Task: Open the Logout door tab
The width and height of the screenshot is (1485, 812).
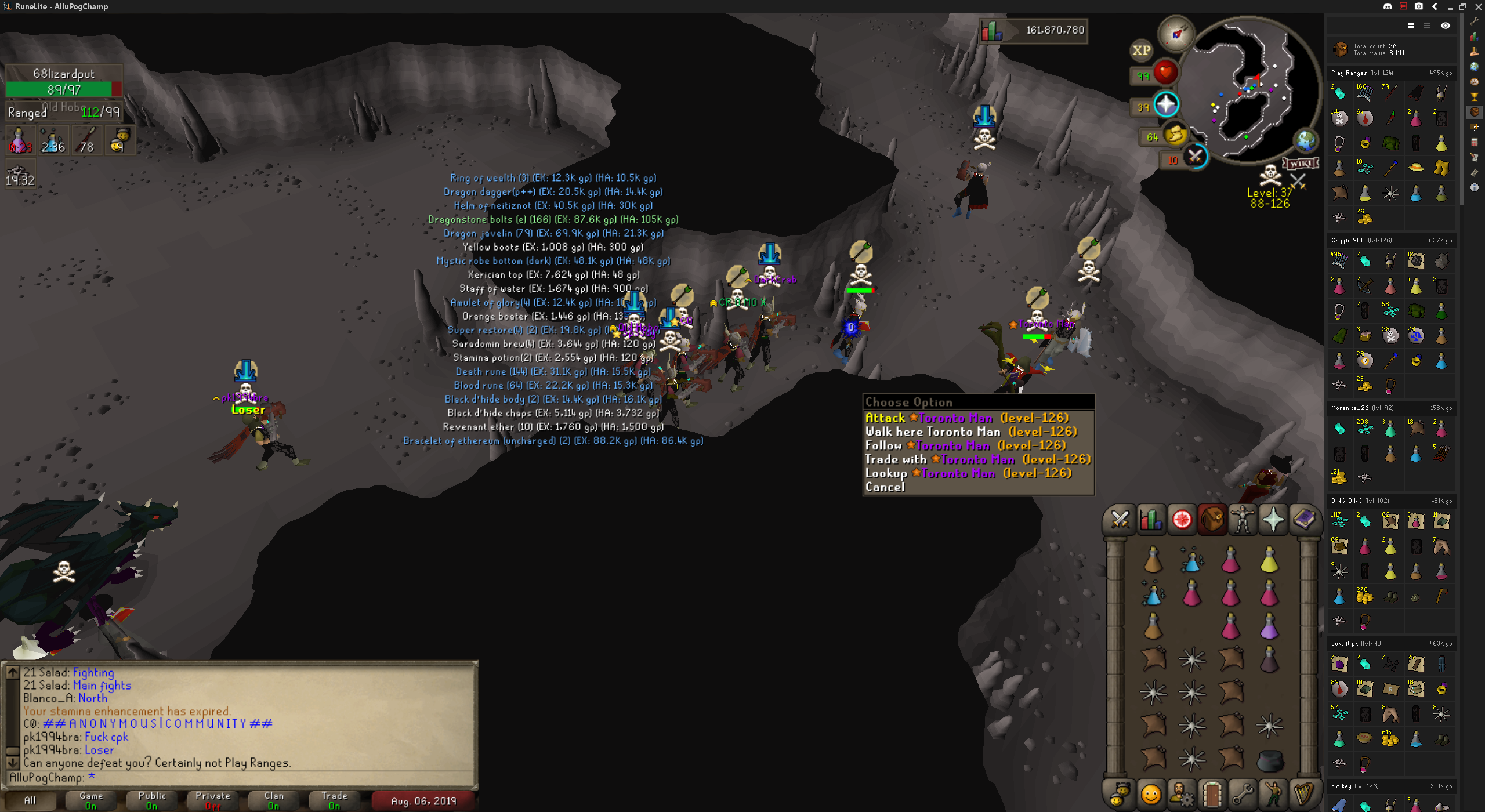Action: click(1212, 793)
